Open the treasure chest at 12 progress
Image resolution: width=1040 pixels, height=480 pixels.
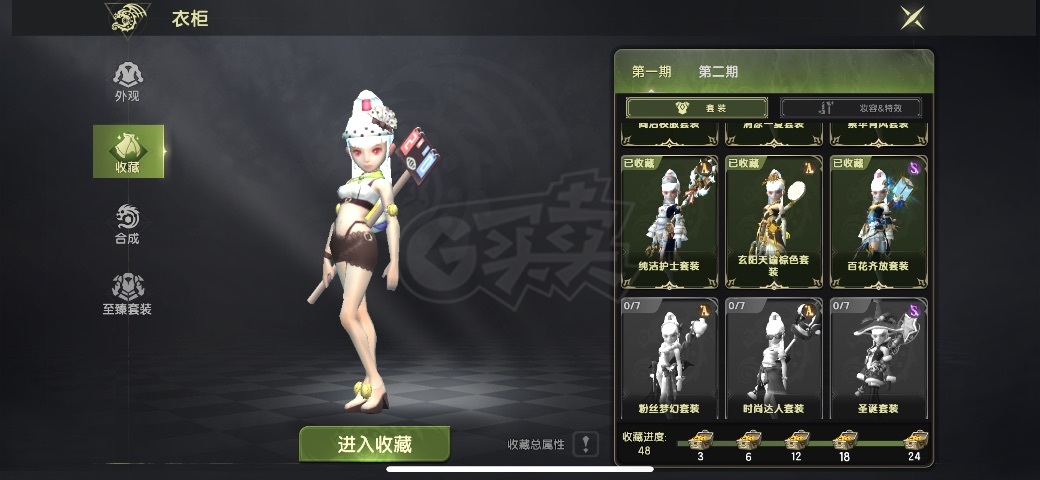coord(795,440)
